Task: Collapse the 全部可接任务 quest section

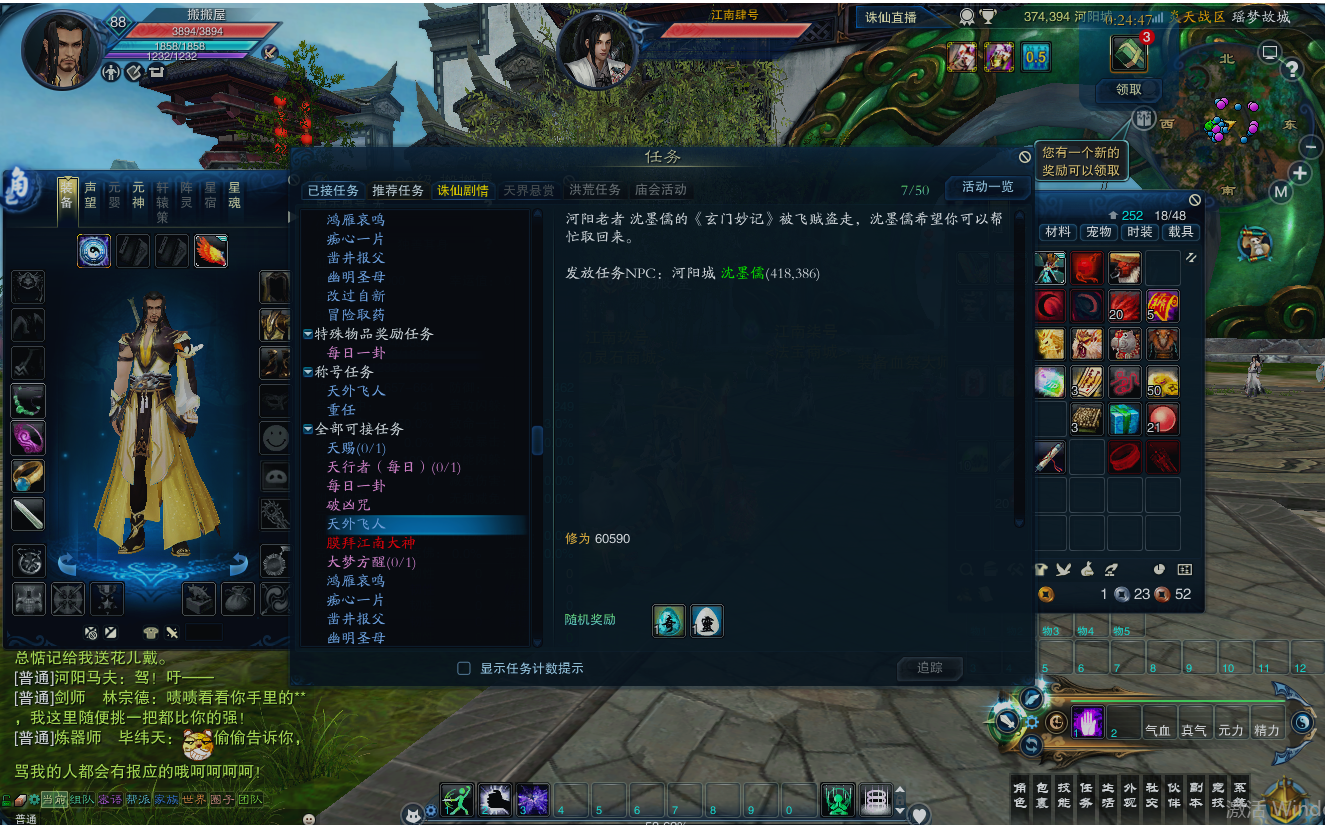Action: 307,431
